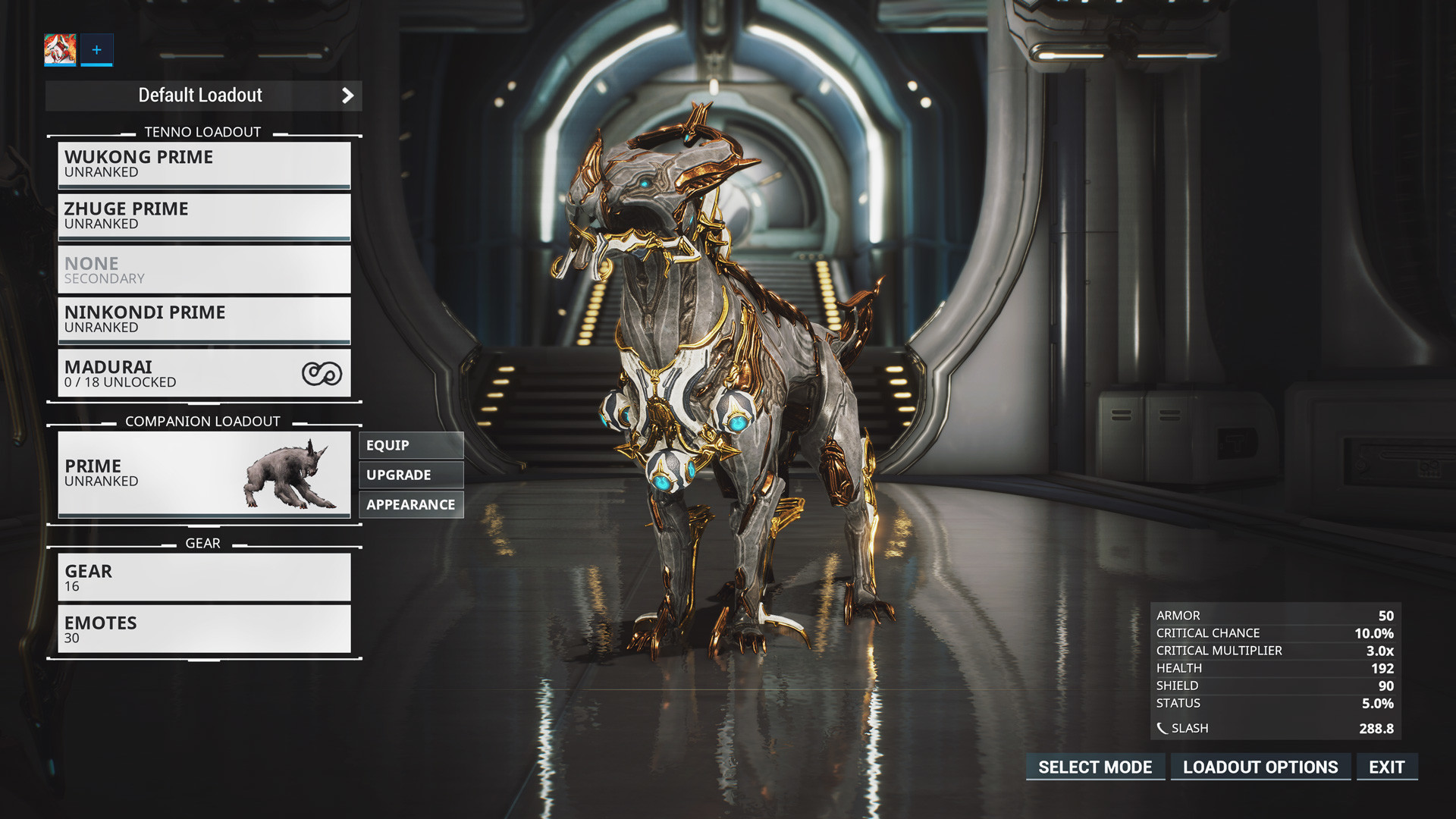Switch to the Companion Loadout section header
Image resolution: width=1456 pixels, height=819 pixels.
click(203, 421)
